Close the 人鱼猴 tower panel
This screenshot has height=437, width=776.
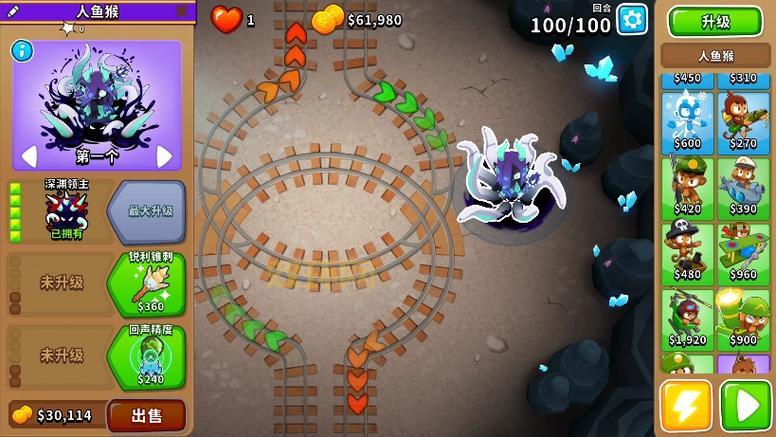[x=181, y=11]
